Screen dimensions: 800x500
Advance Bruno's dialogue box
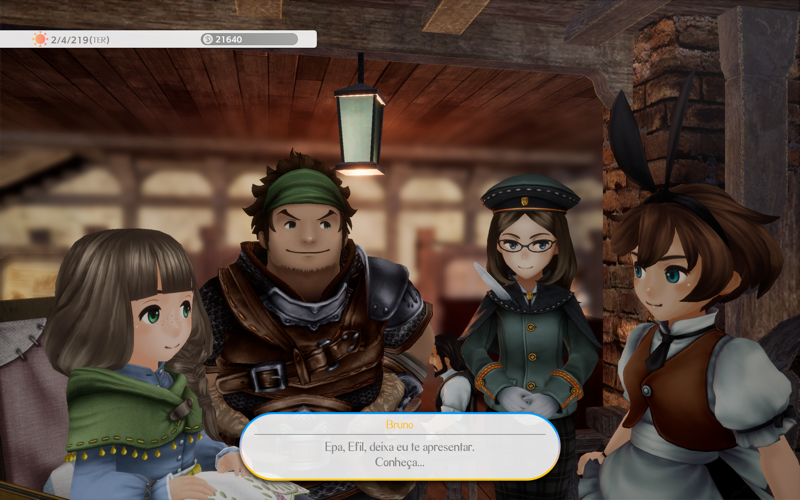tap(400, 447)
